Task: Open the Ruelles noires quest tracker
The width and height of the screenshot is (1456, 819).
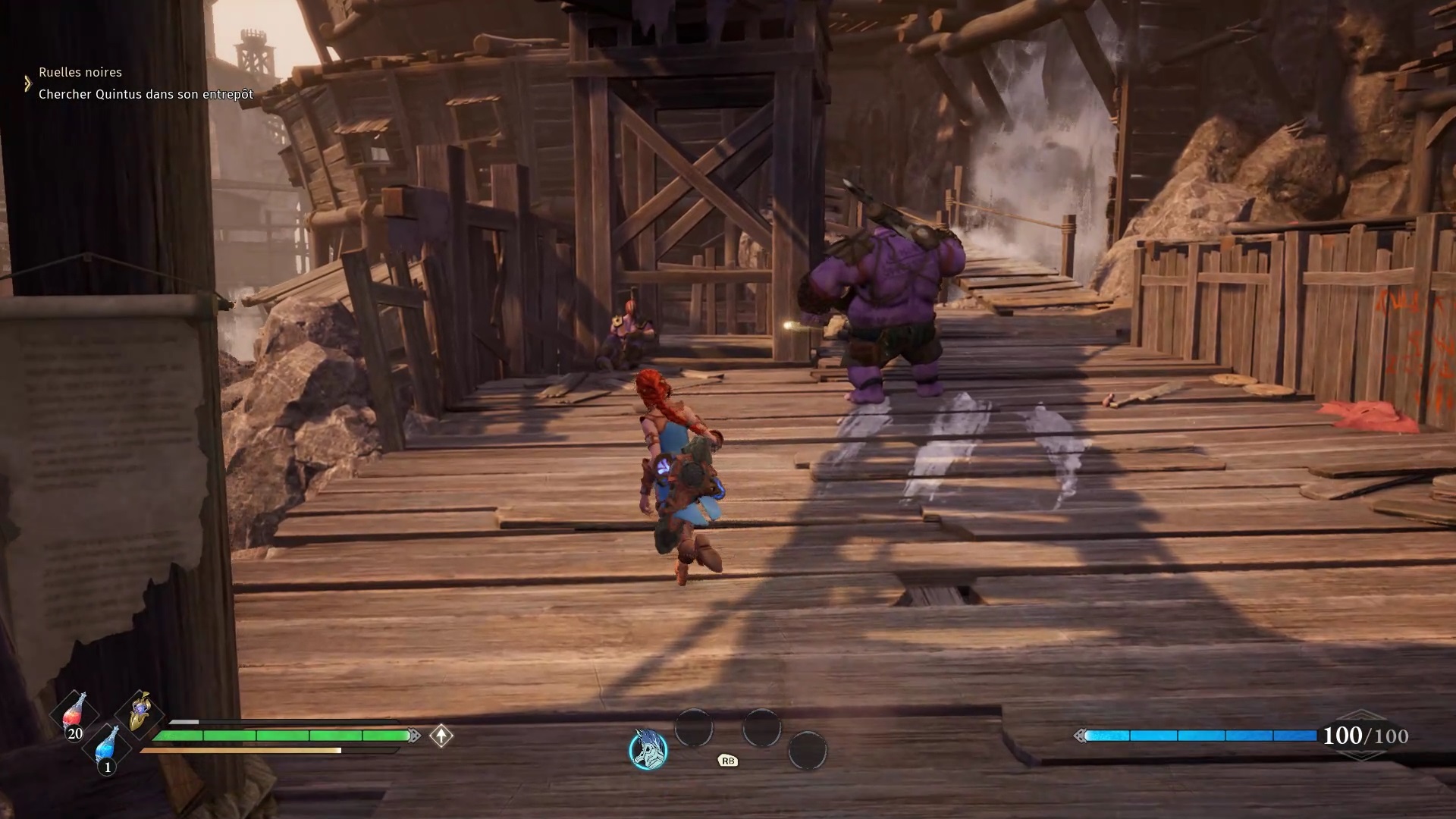Action: click(x=80, y=72)
